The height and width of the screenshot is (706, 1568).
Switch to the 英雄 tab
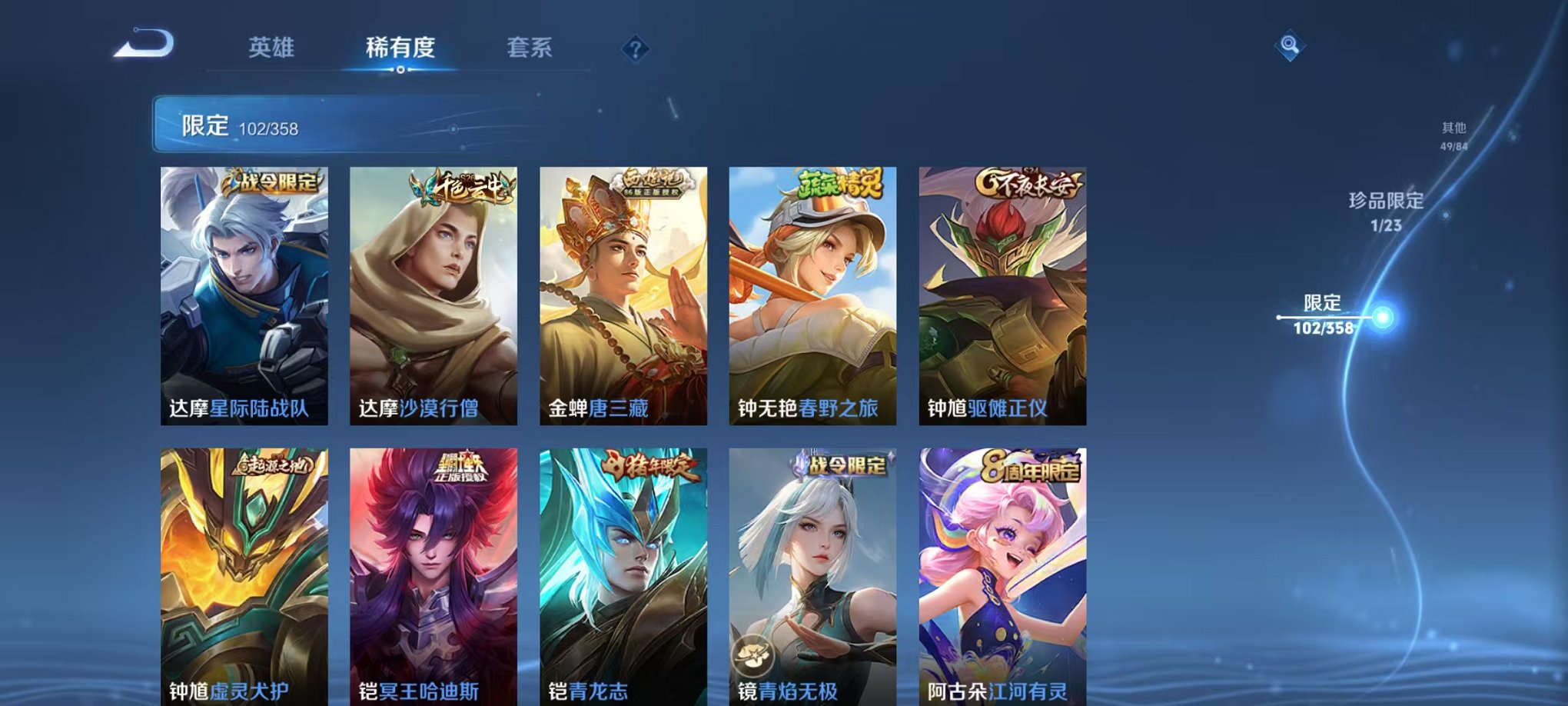point(271,48)
